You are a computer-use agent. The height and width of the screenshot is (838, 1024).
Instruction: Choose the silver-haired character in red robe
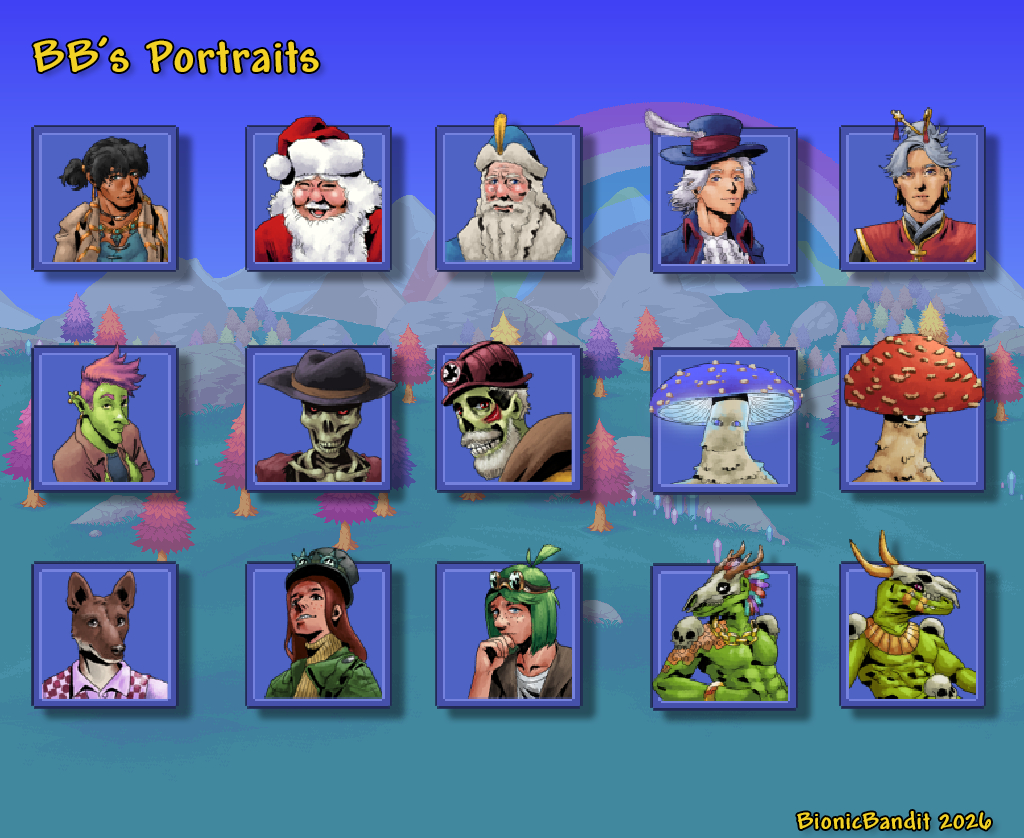pos(912,198)
